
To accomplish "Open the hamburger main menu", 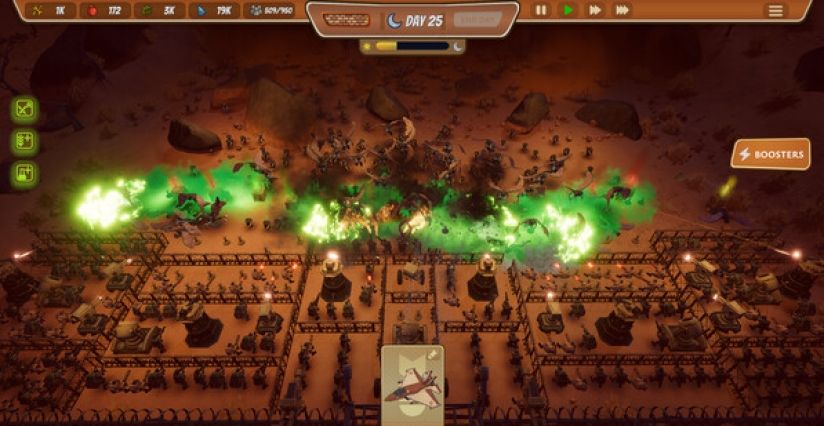I will click(776, 10).
